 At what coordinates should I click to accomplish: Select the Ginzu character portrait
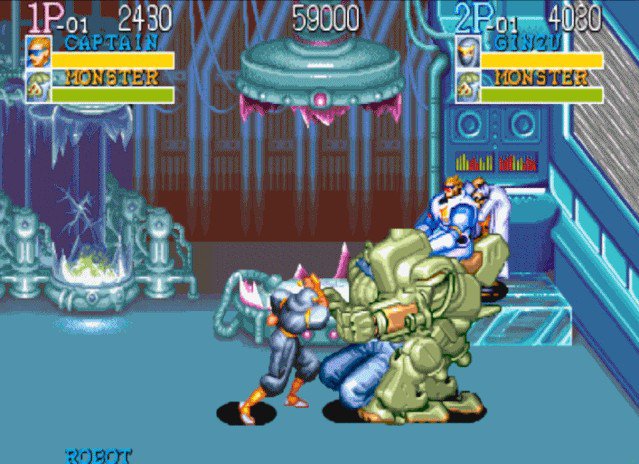point(467,52)
